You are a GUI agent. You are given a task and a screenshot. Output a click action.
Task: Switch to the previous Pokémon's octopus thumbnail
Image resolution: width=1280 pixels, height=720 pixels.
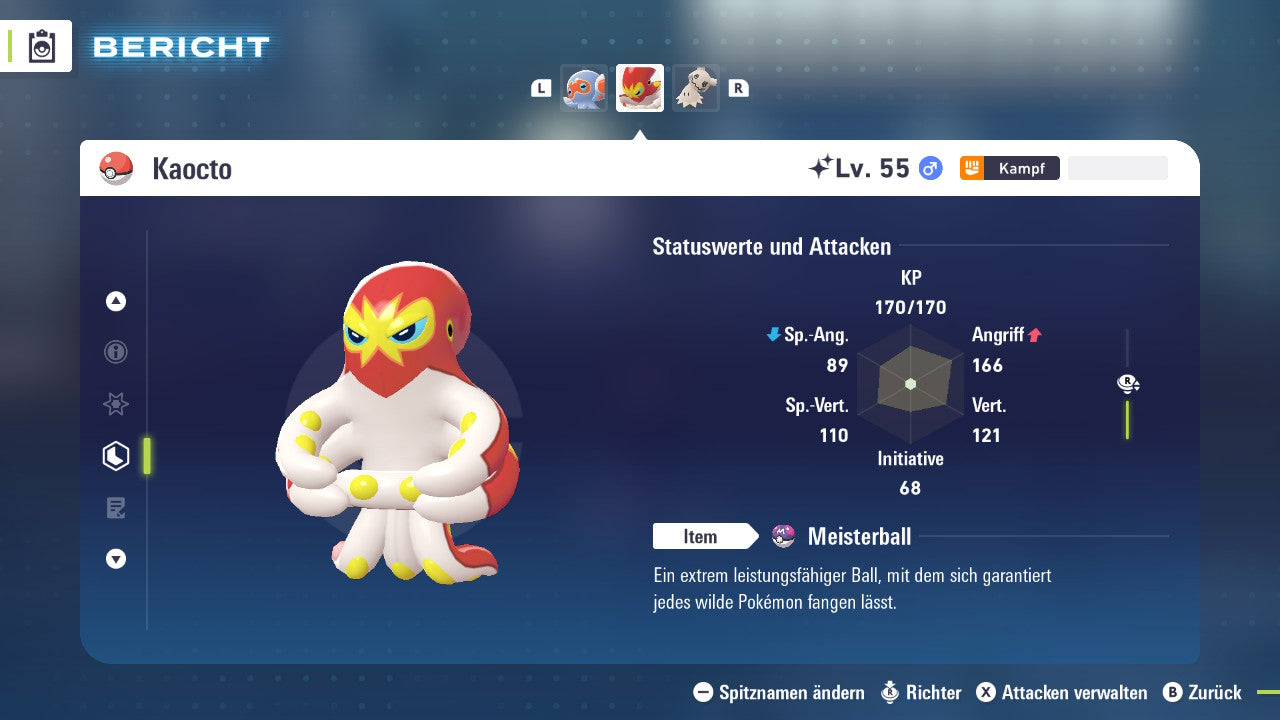point(584,87)
